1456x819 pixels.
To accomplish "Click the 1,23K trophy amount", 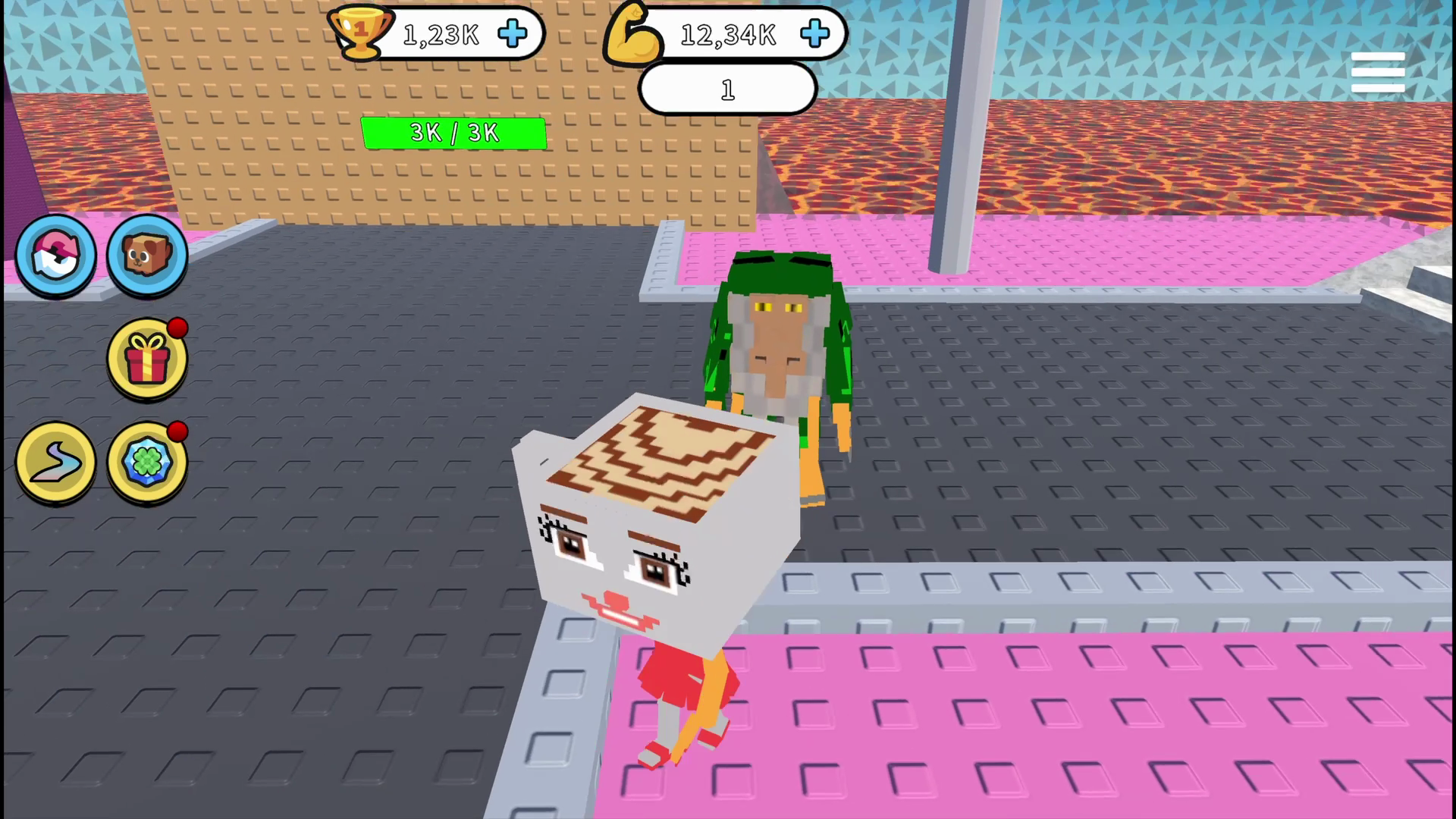I will pos(441,34).
